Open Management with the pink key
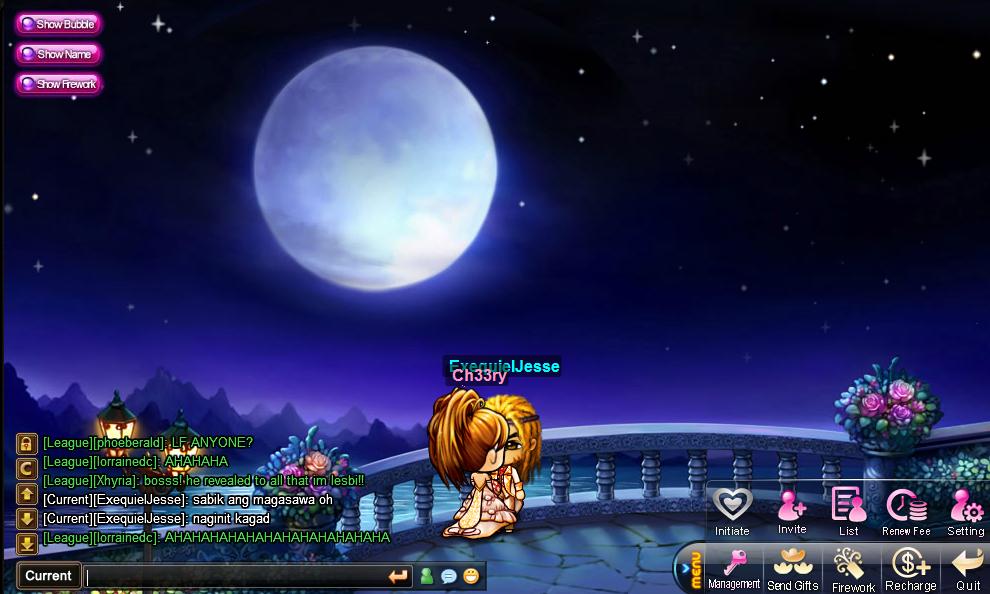The image size is (990, 594). point(735,567)
